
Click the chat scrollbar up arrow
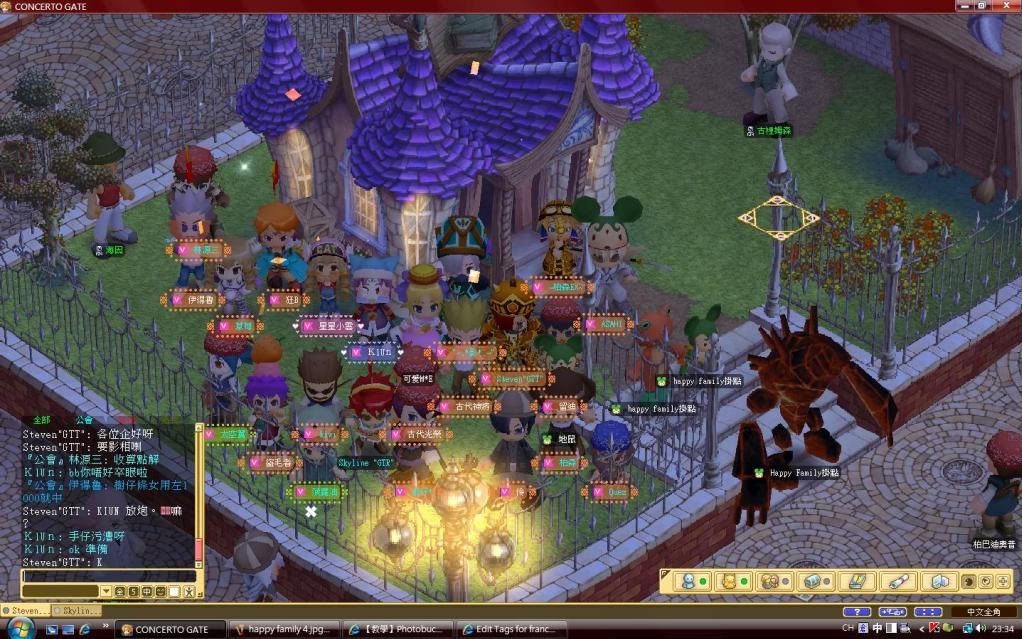tap(198, 428)
